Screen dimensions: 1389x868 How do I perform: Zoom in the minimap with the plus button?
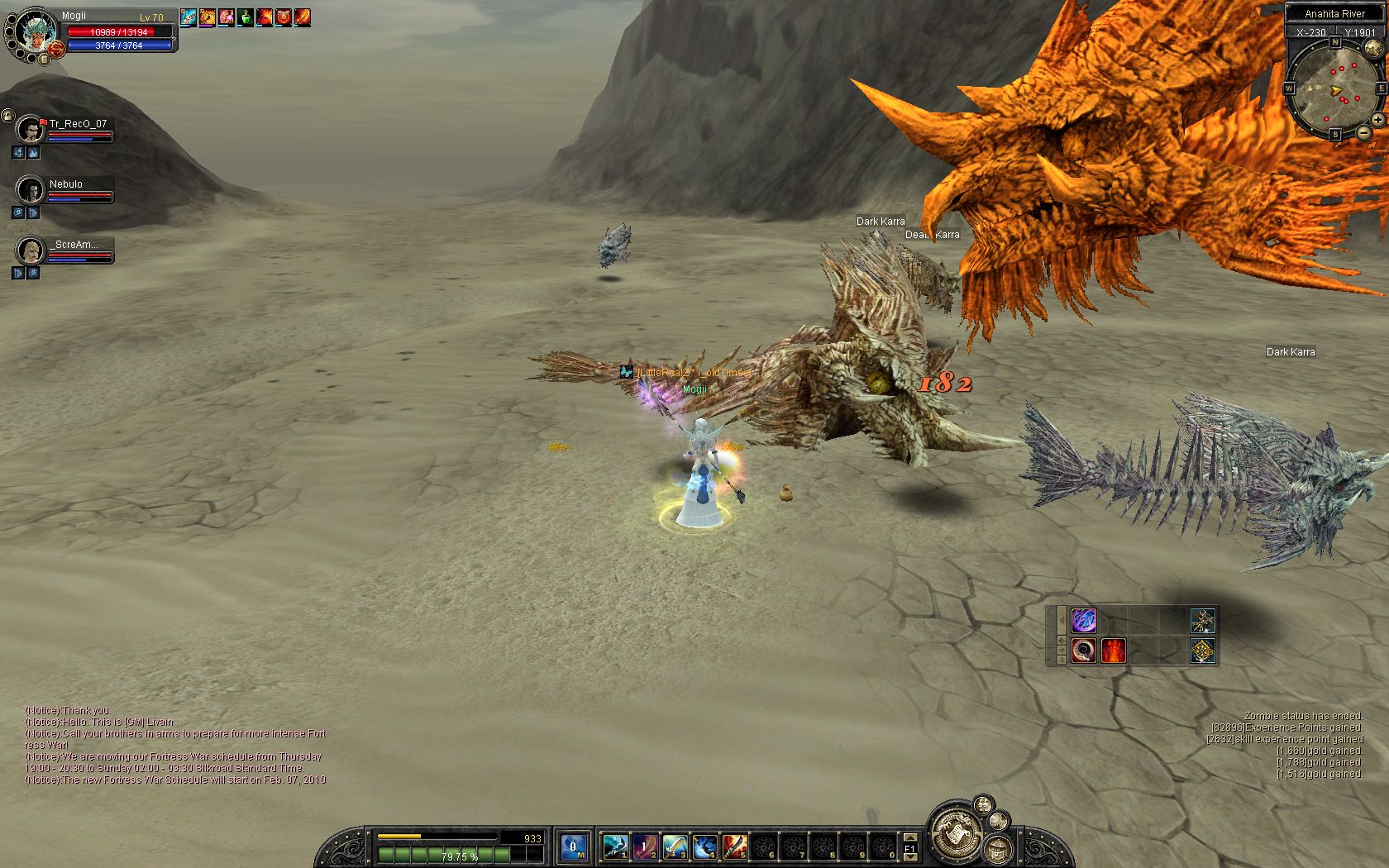coord(1378,120)
